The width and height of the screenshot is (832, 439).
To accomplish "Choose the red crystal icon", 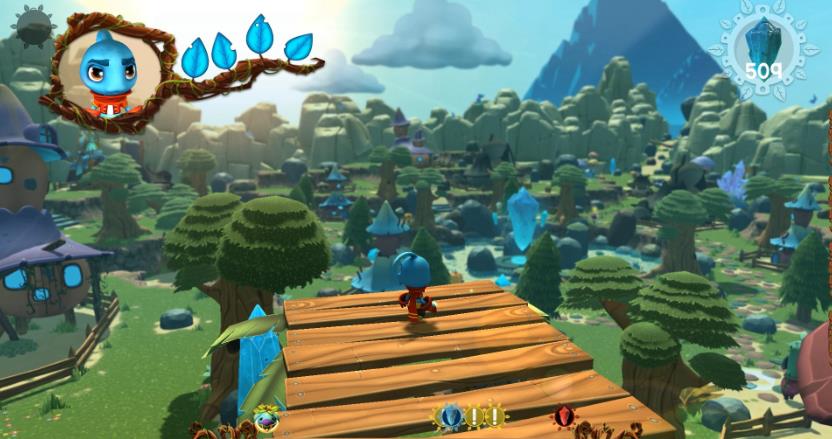I will pyautogui.click(x=564, y=417).
